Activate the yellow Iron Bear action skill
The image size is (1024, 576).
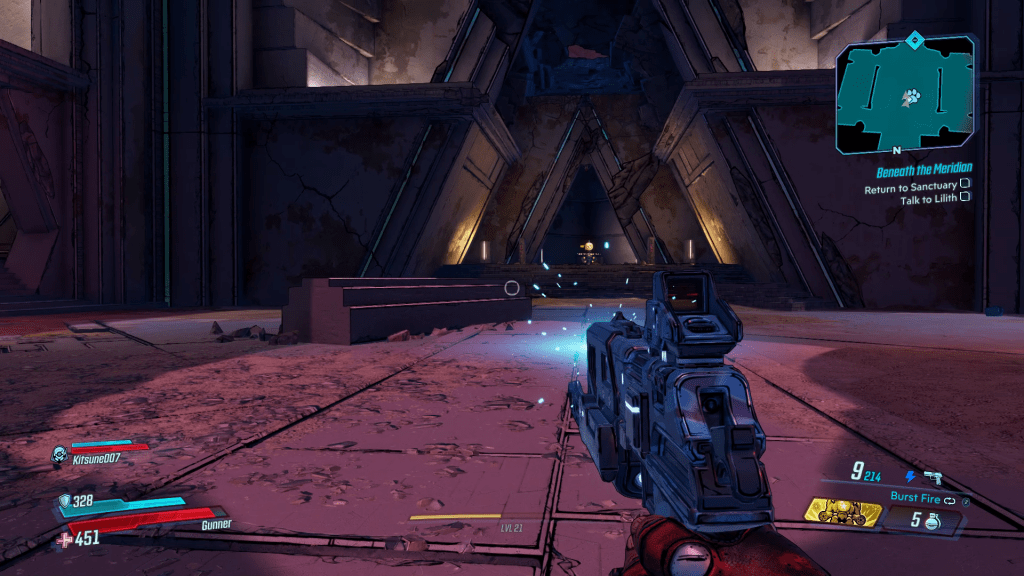tap(844, 514)
